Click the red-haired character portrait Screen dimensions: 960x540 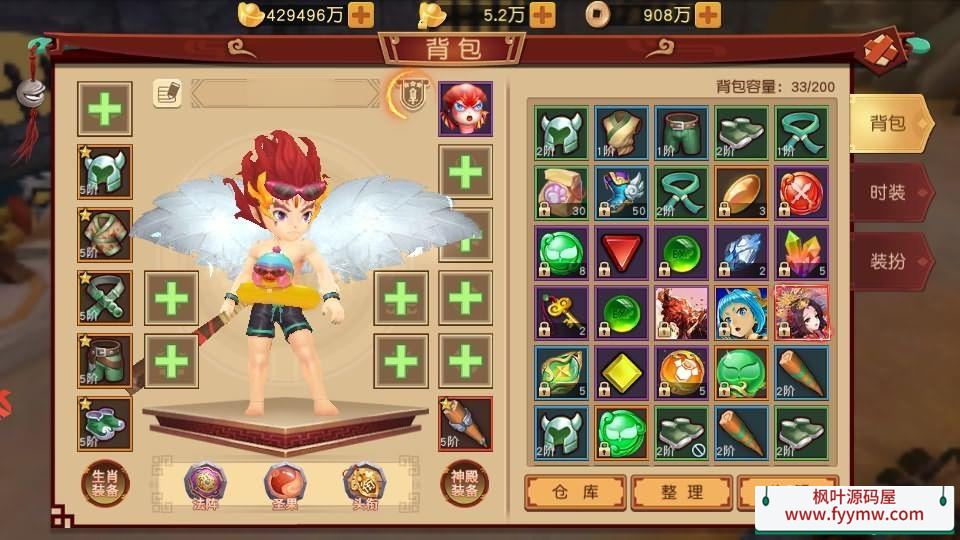coord(465,108)
